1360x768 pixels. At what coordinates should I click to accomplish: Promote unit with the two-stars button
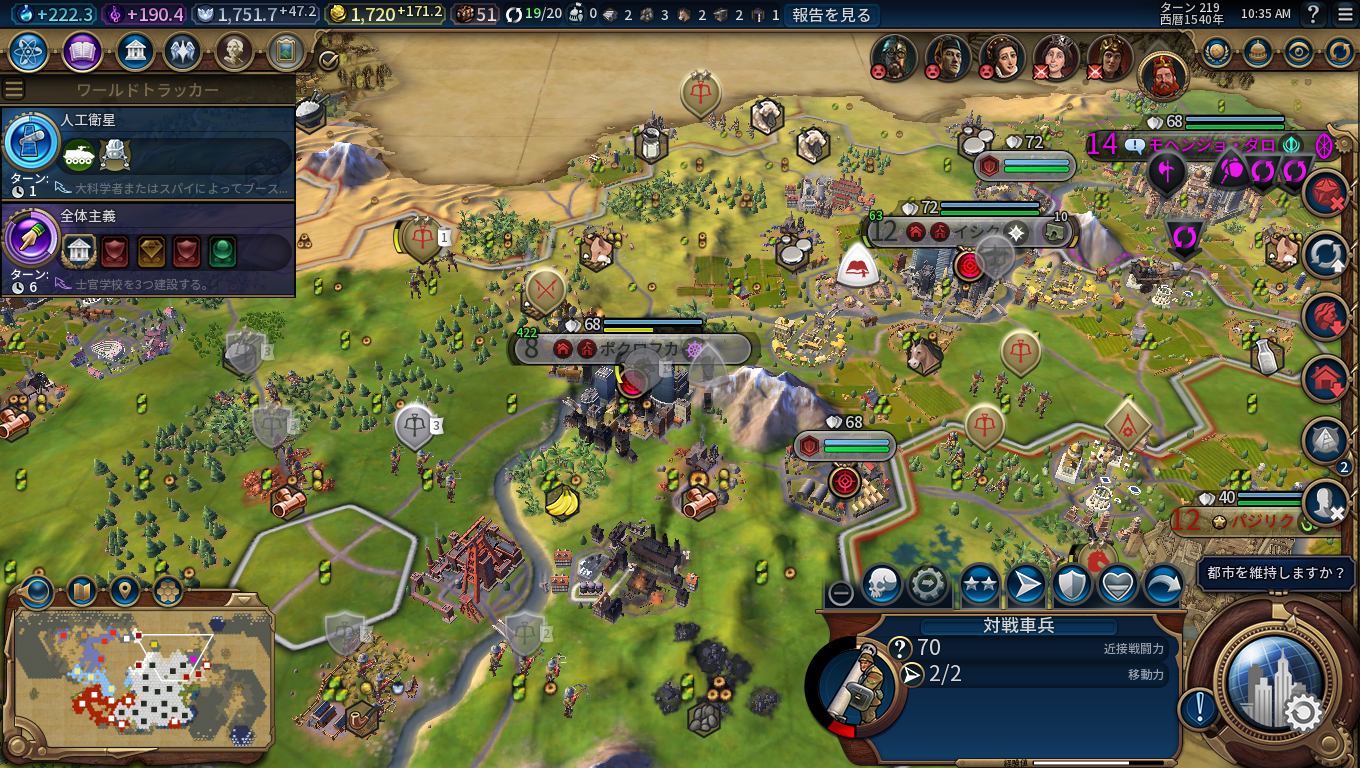(980, 585)
